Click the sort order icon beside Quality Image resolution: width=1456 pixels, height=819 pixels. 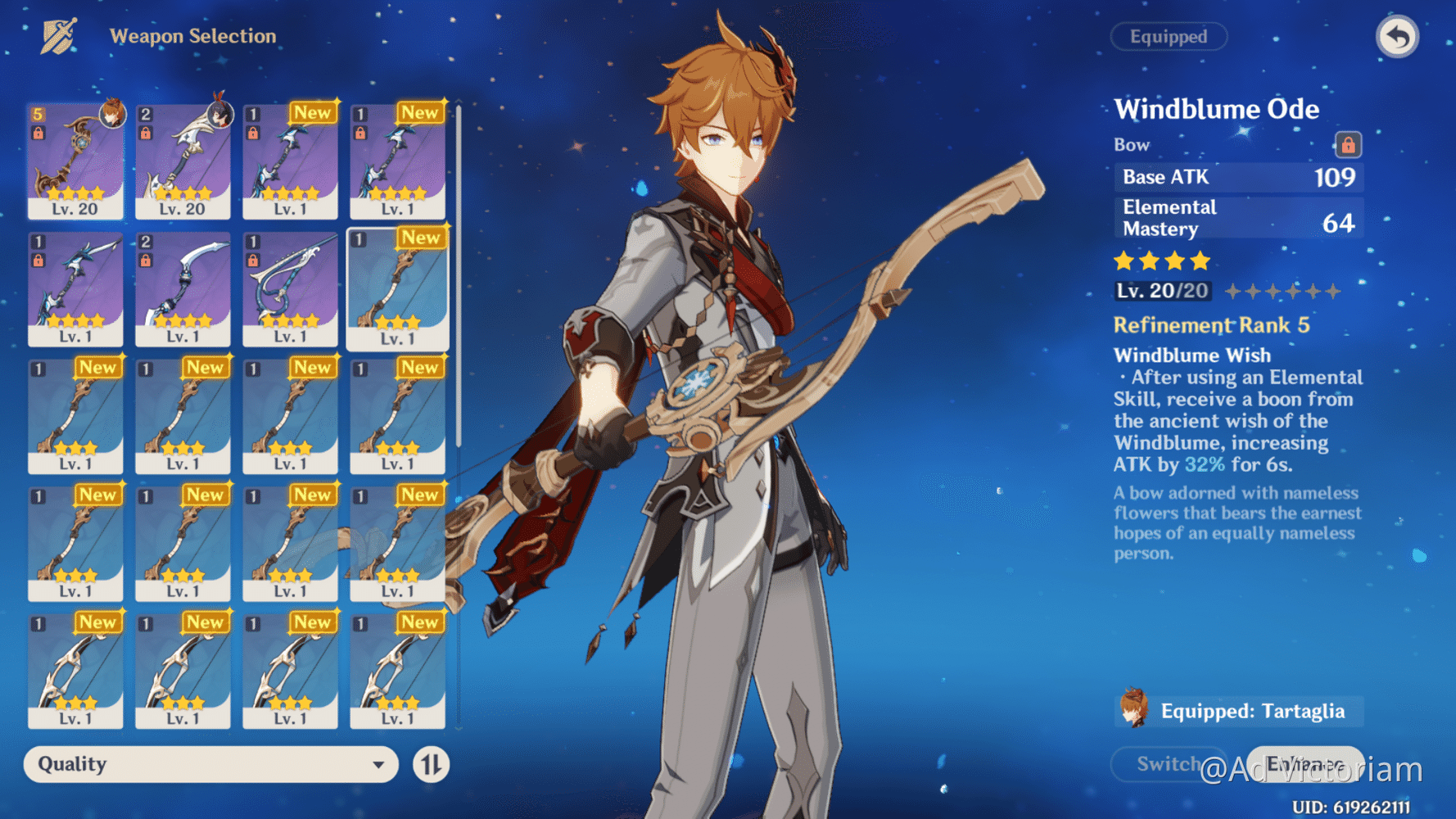[430, 764]
